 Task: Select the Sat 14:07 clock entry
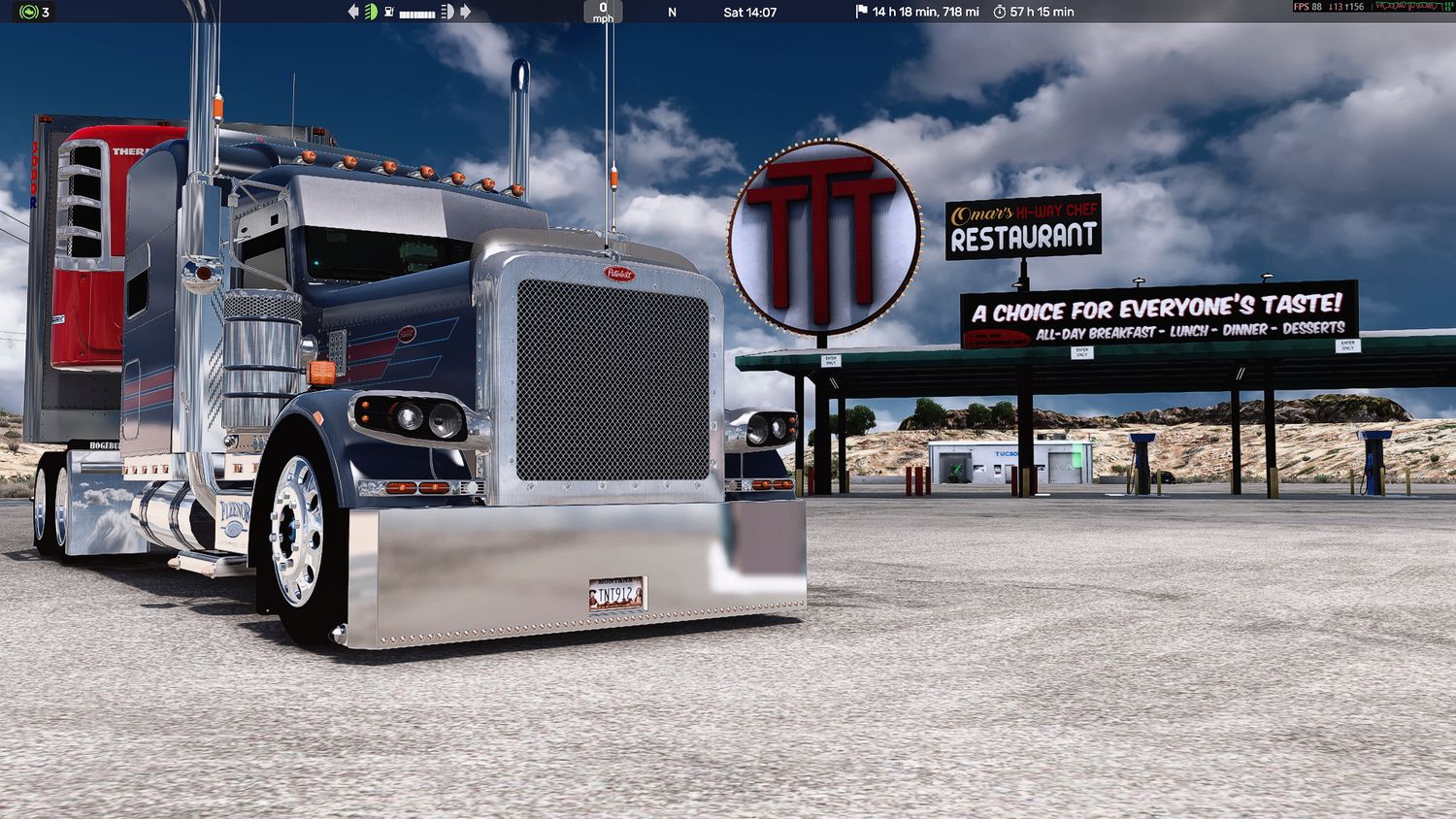pos(749,11)
